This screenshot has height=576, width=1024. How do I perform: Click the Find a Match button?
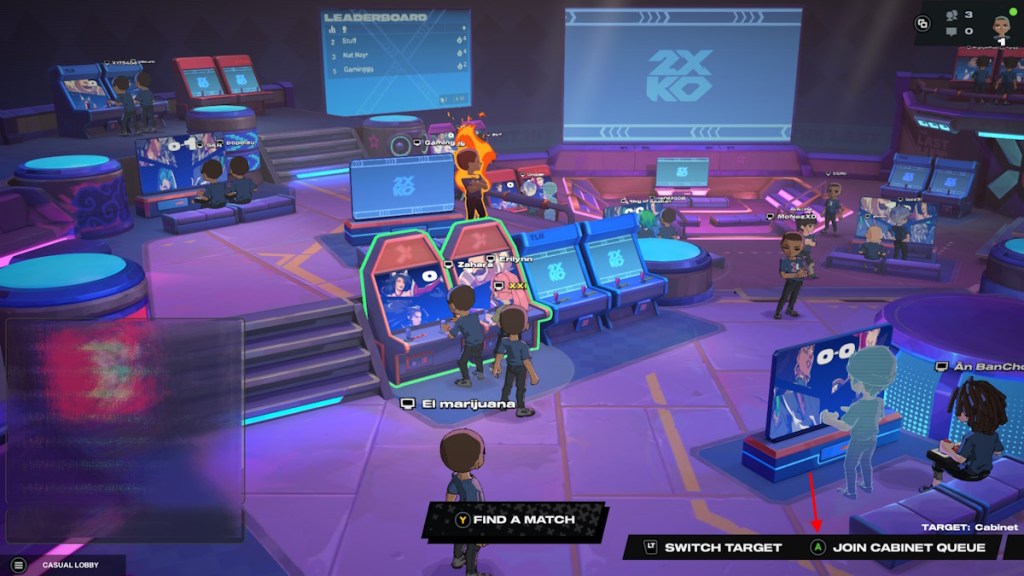516,520
